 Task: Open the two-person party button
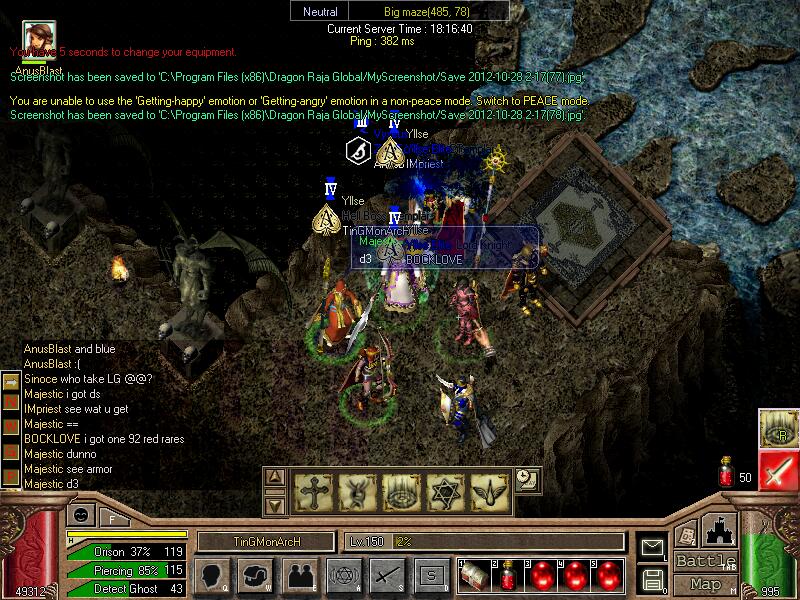point(299,576)
